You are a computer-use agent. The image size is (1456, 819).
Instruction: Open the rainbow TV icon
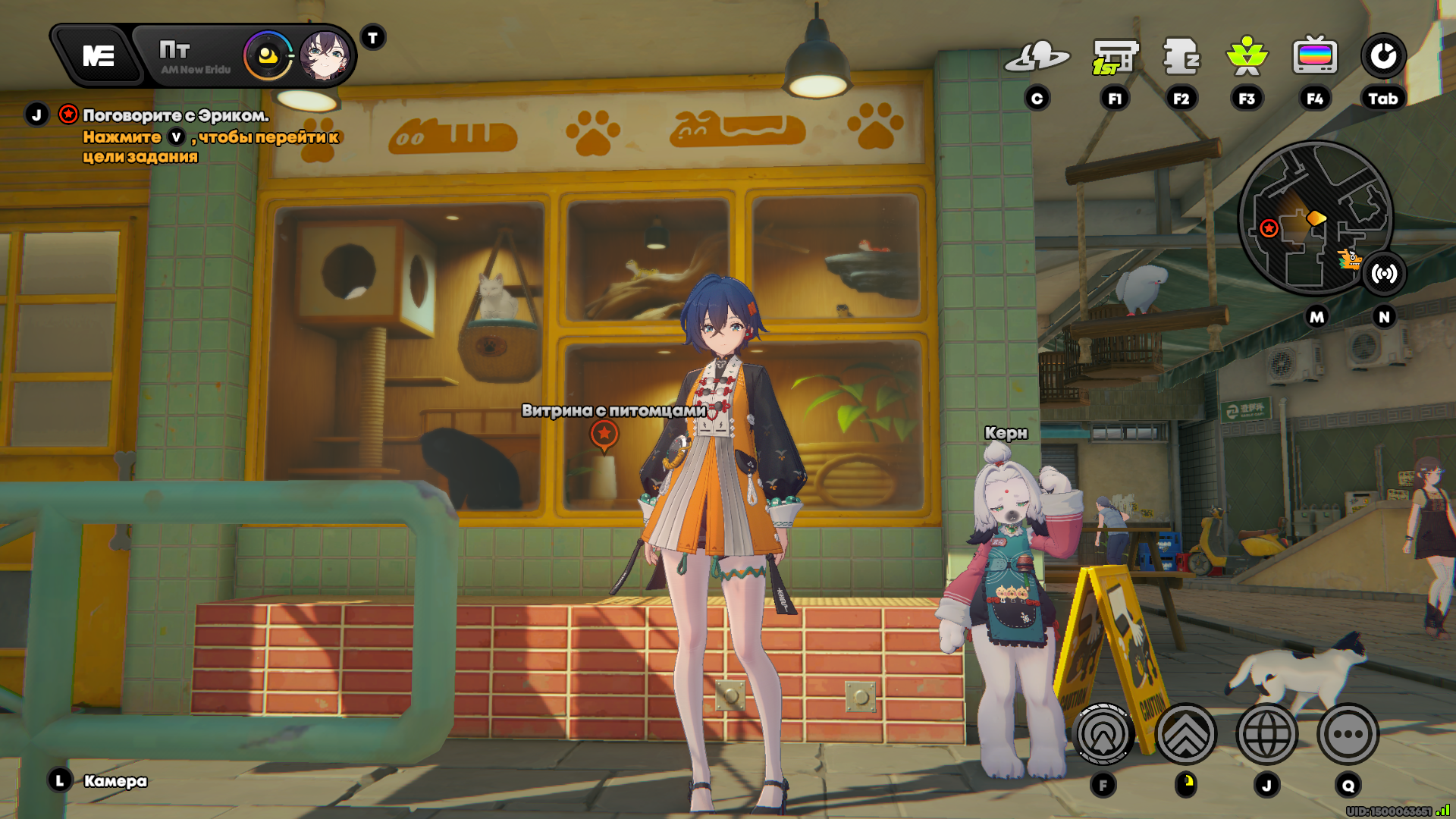click(x=1315, y=57)
